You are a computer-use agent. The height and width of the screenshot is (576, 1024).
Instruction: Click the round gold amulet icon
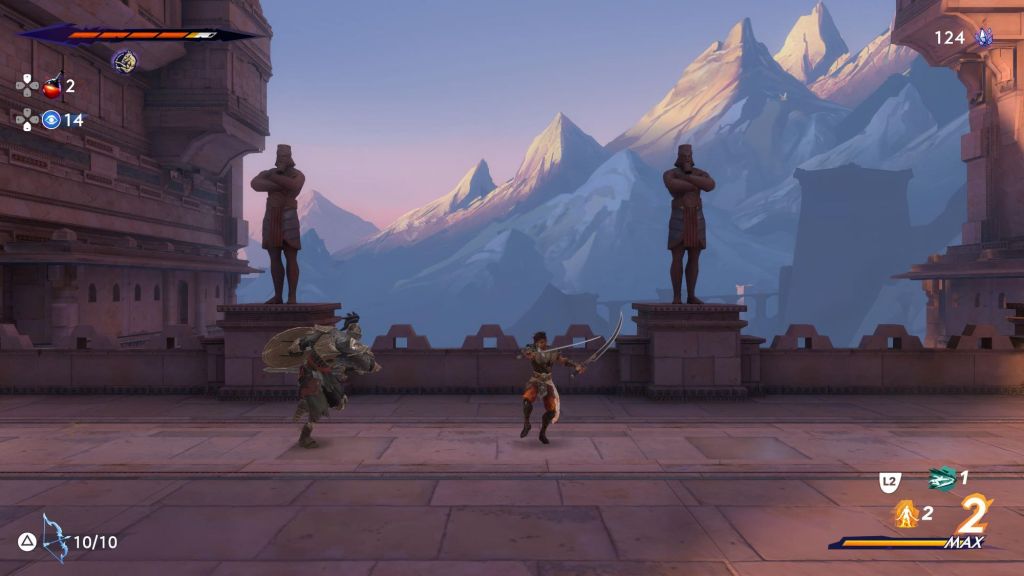click(124, 62)
